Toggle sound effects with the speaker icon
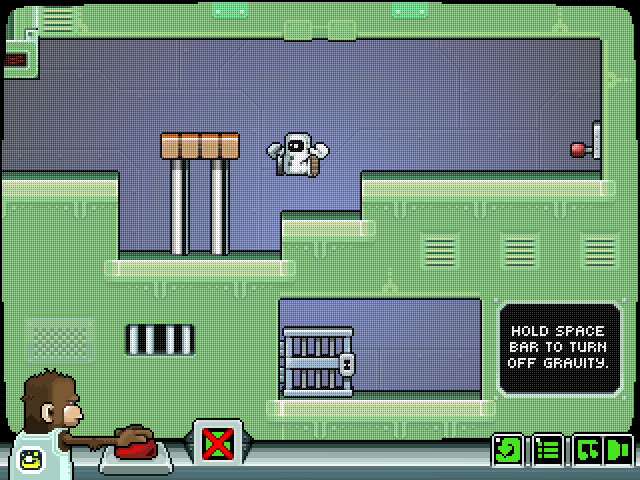 619,450
